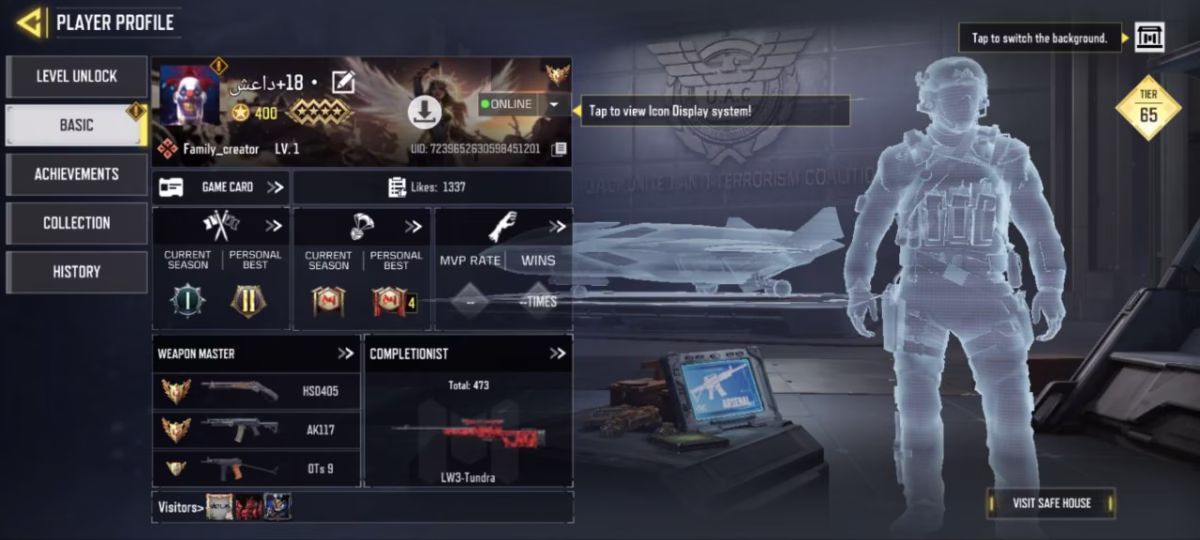1200x540 pixels.
Task: Open the Game Card panel
Action: (x=222, y=187)
